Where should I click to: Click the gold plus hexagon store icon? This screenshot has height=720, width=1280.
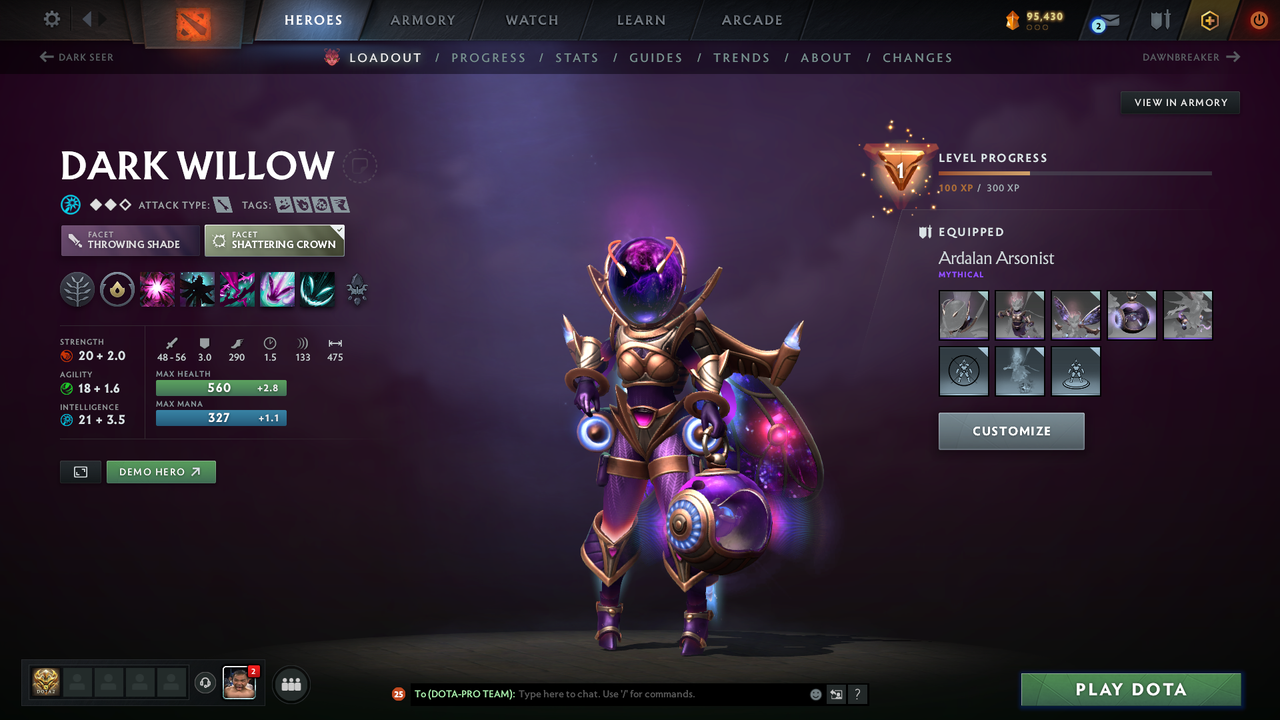click(1209, 19)
